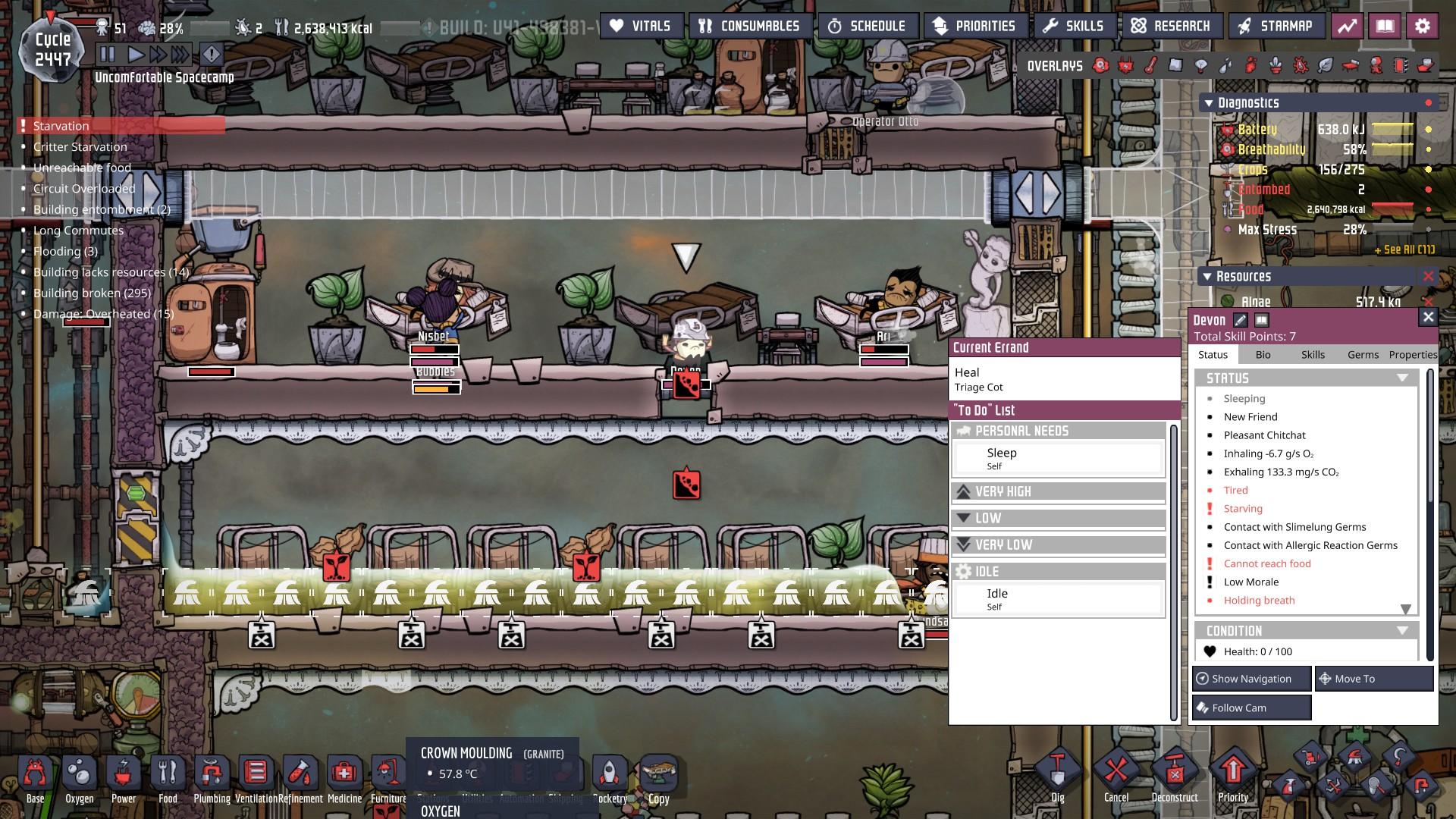
Task: Open the Research screen
Action: [x=1172, y=25]
